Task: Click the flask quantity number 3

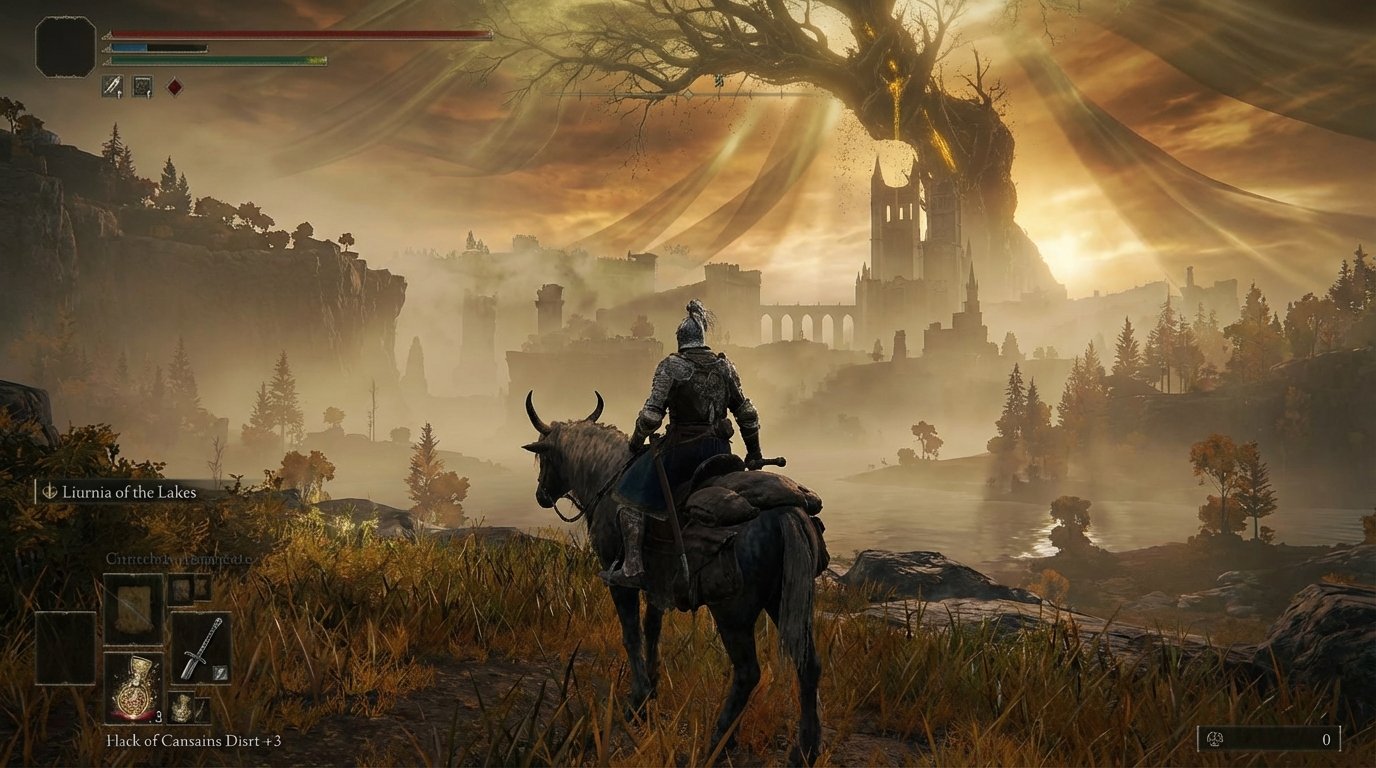Action: pyautogui.click(x=158, y=716)
